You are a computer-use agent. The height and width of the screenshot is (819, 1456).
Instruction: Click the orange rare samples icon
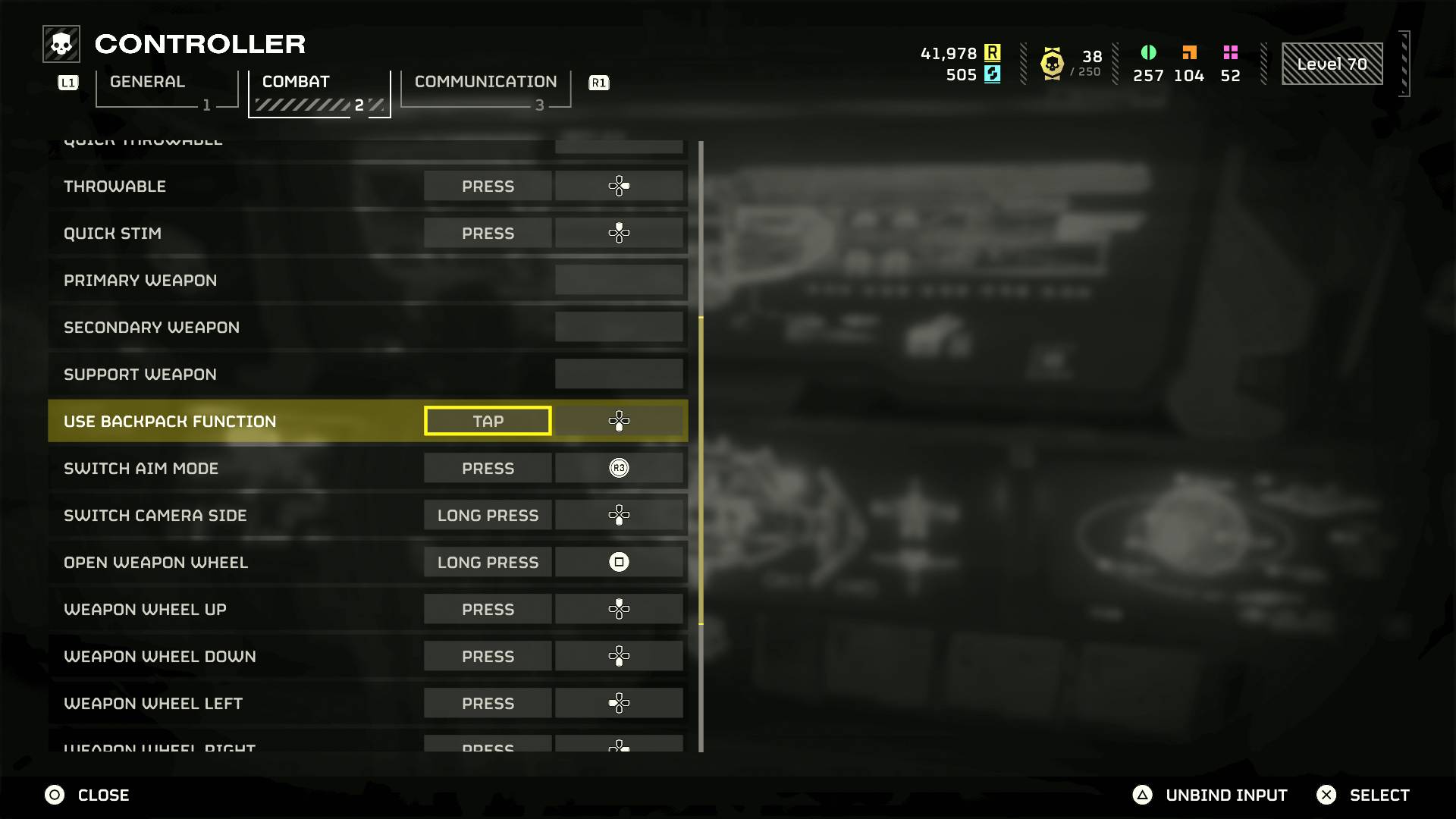click(1188, 53)
